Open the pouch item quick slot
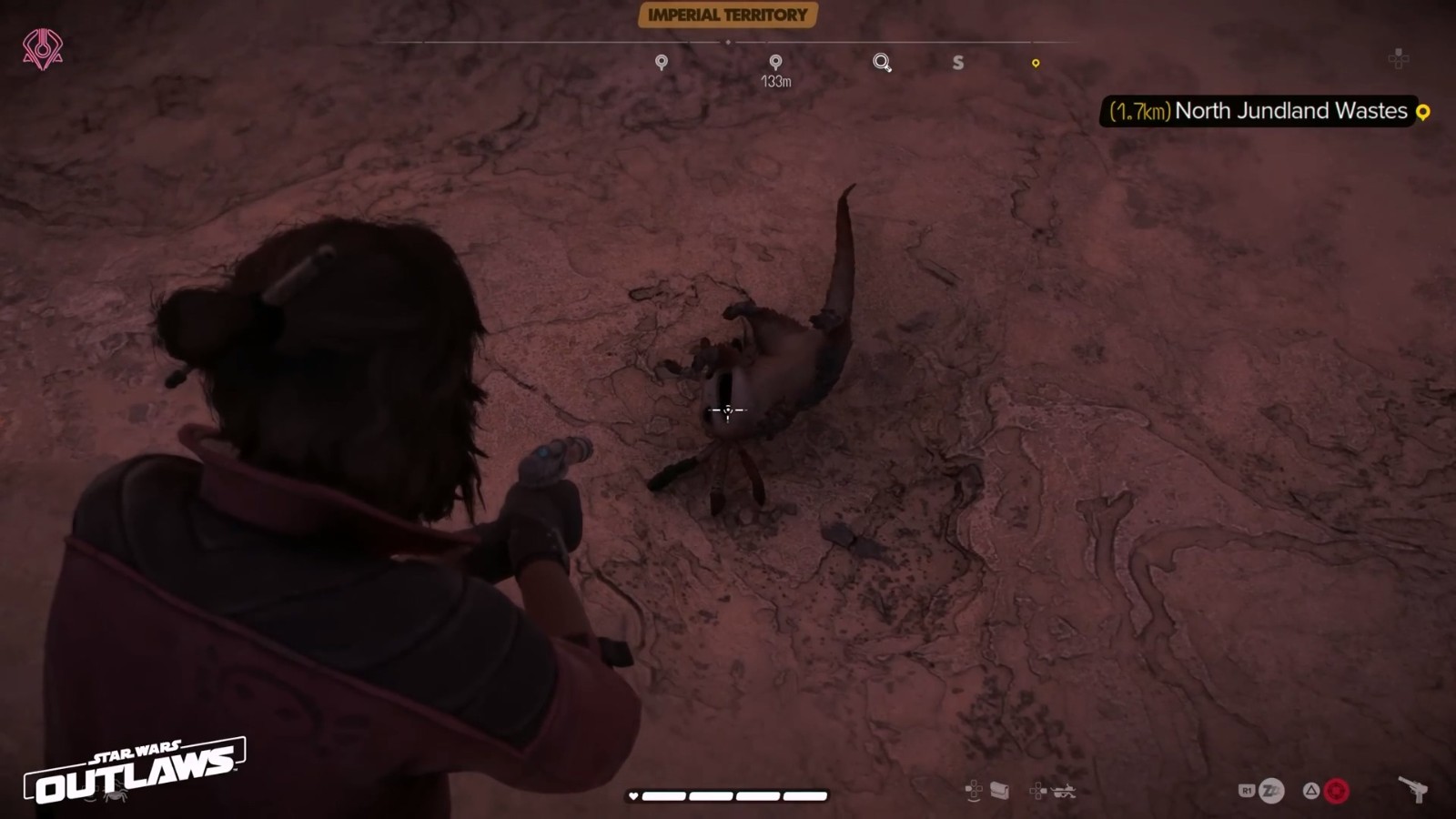 999,791
